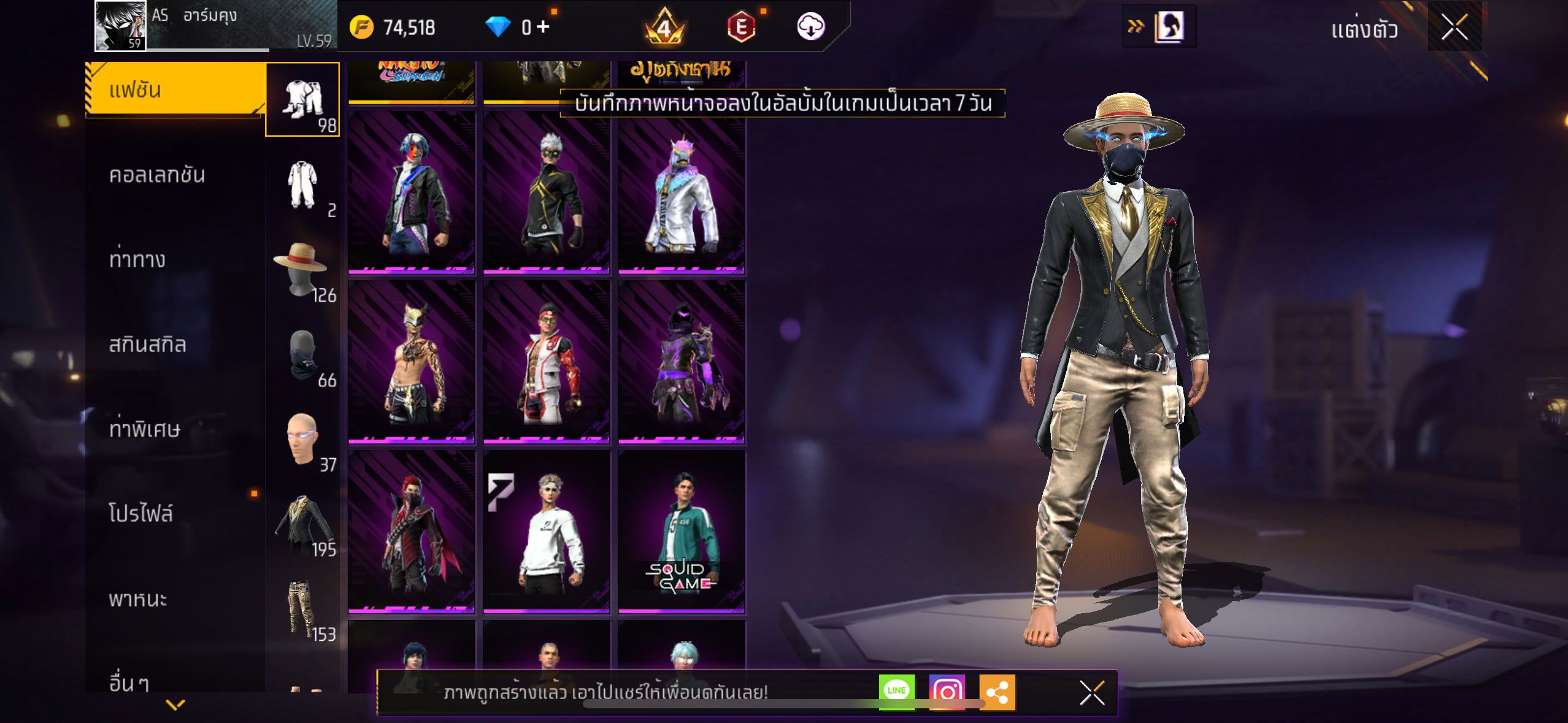Screen dimensions: 1568x723
Task: Share the screenshot to Instagram
Action: click(x=947, y=692)
